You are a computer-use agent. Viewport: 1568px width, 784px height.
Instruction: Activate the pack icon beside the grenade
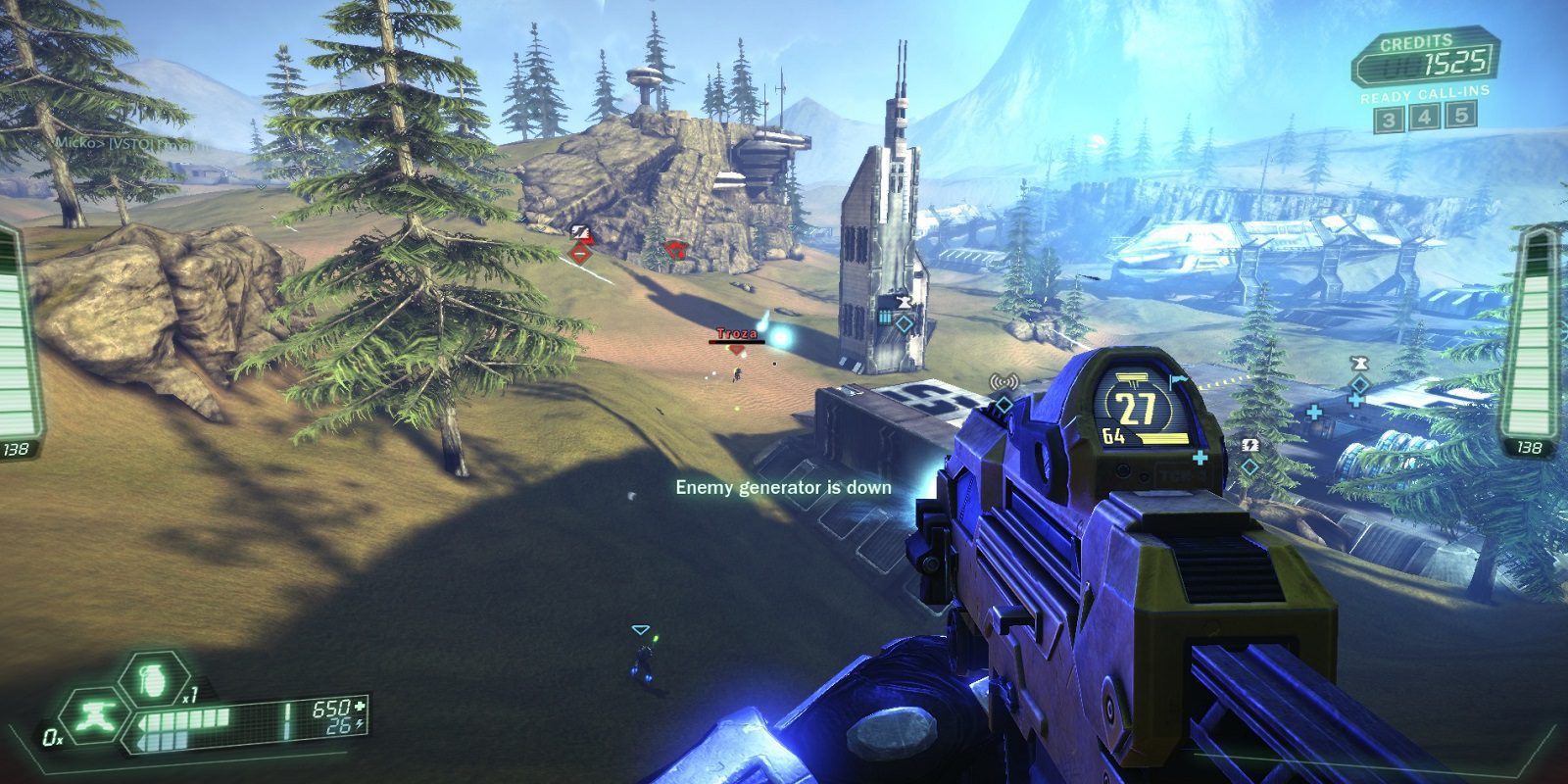click(x=98, y=714)
